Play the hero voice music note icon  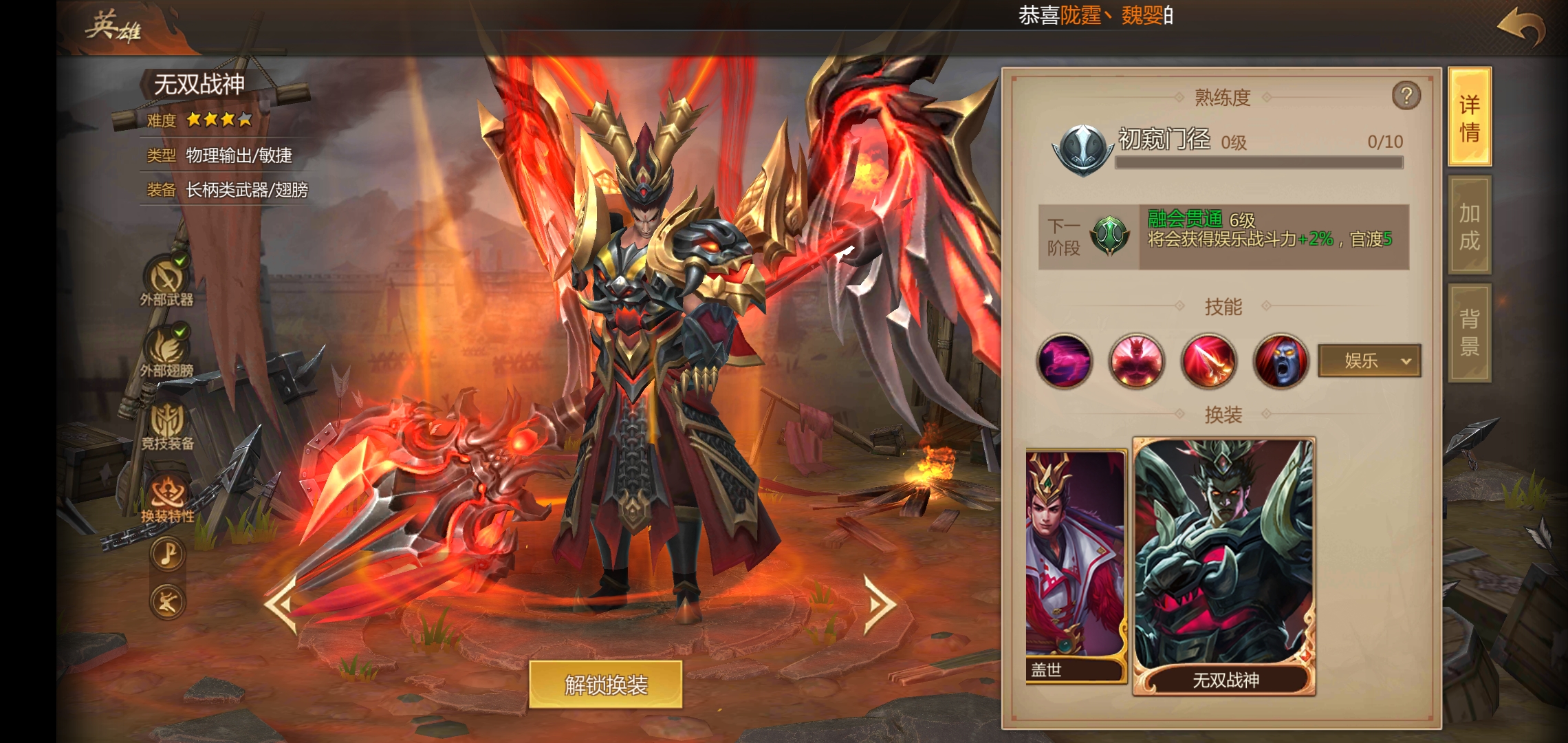pyautogui.click(x=168, y=553)
